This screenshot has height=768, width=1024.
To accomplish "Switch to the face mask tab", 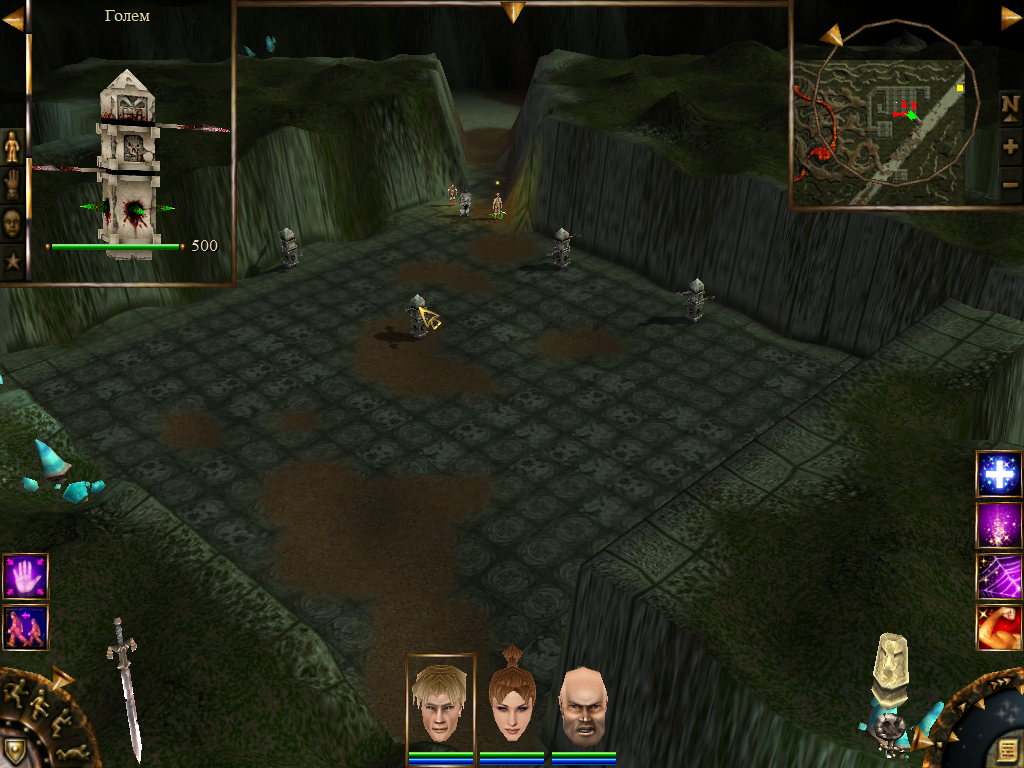I will tap(13, 223).
